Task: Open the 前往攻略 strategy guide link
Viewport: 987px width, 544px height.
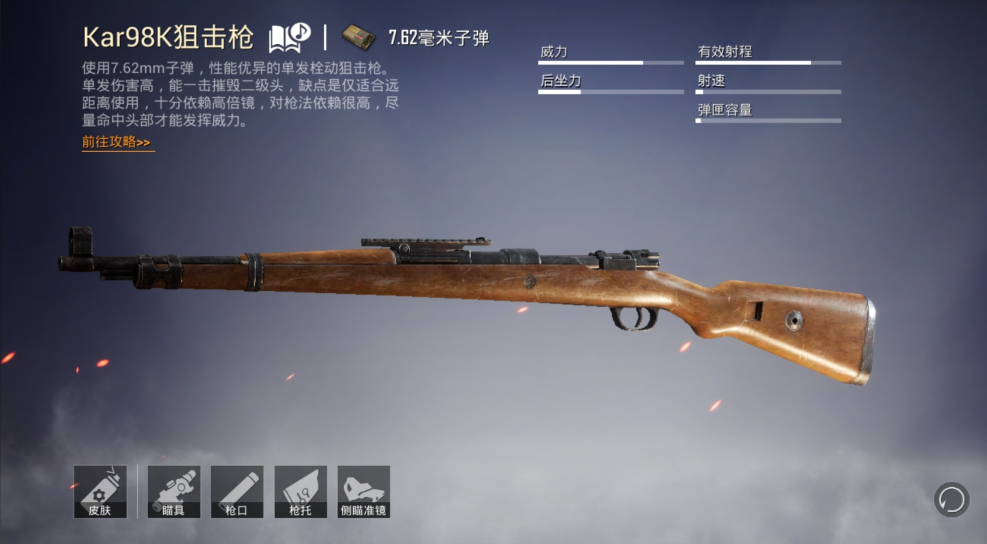Action: [x=117, y=143]
